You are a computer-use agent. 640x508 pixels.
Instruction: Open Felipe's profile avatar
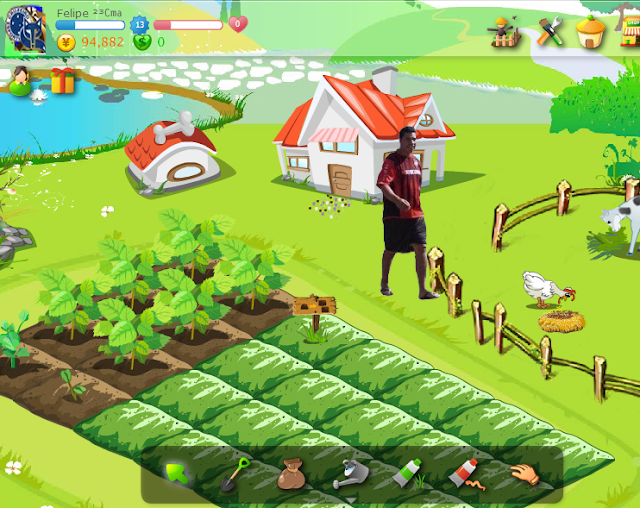pos(25,28)
